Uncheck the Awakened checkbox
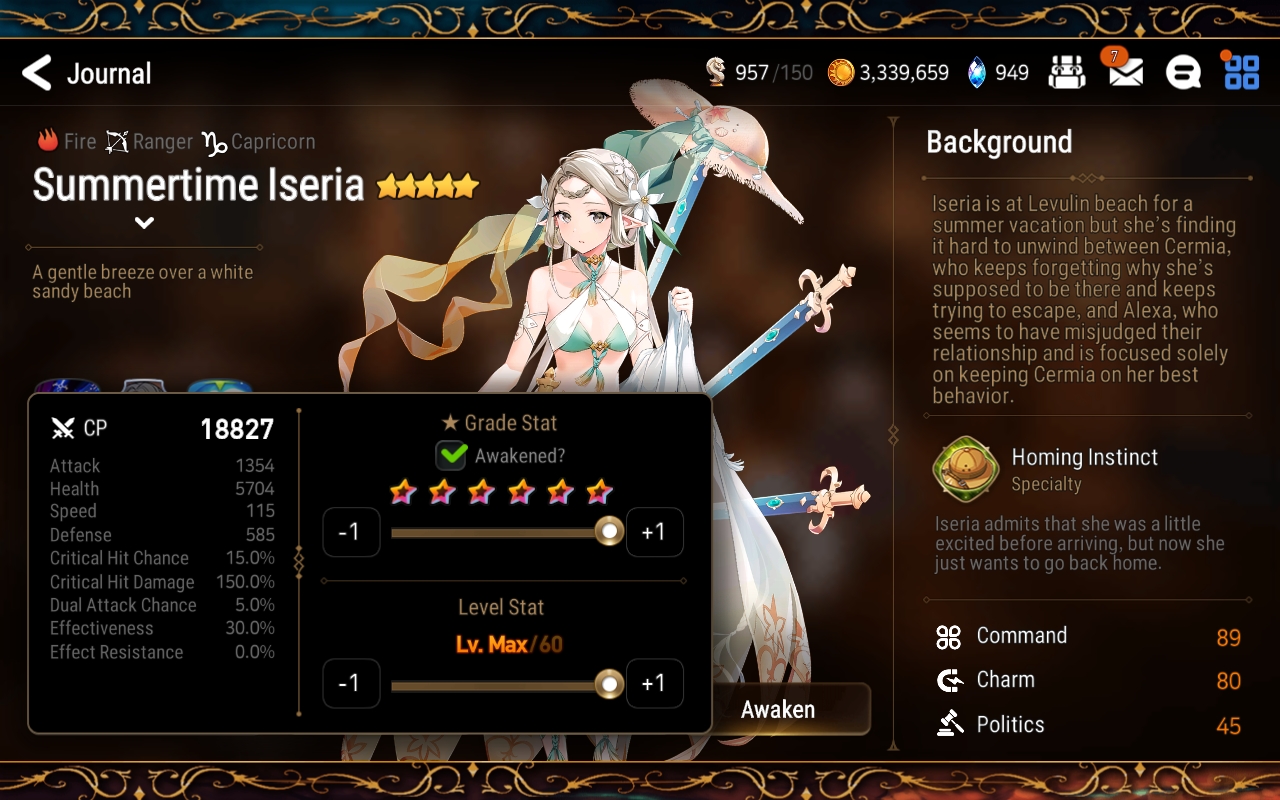 (x=450, y=455)
